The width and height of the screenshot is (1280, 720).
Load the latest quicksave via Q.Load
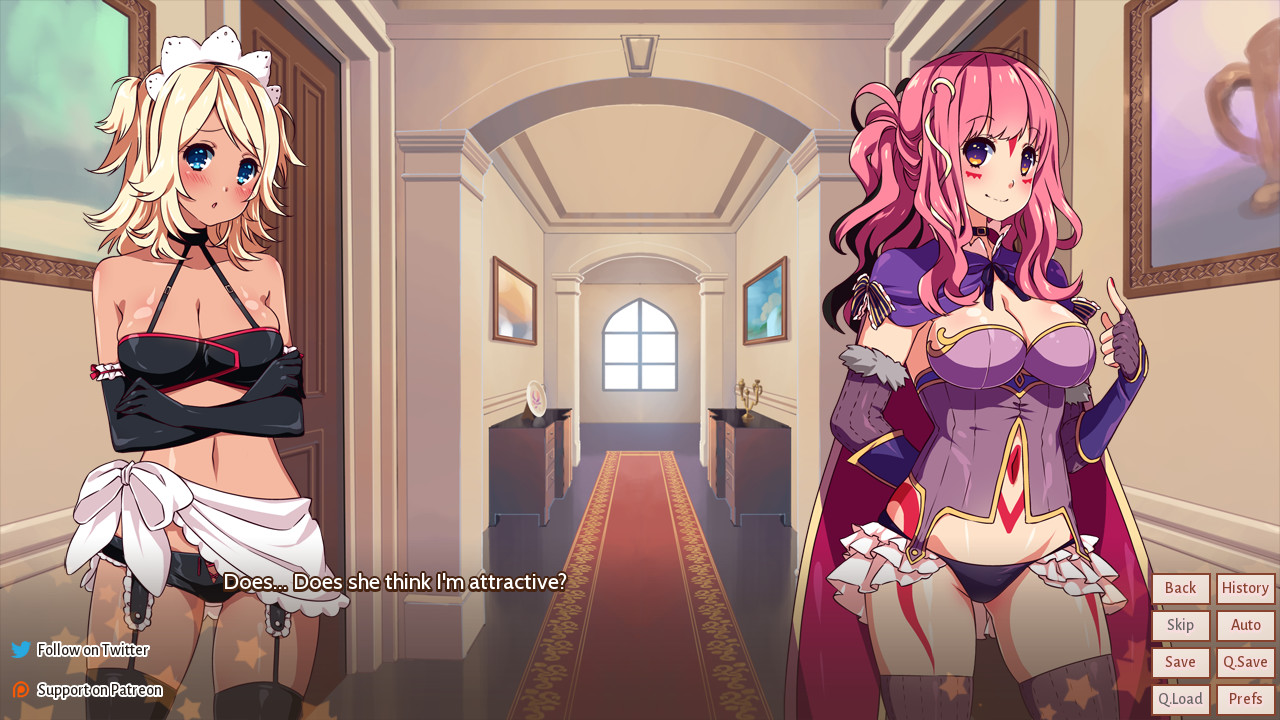(1180, 698)
